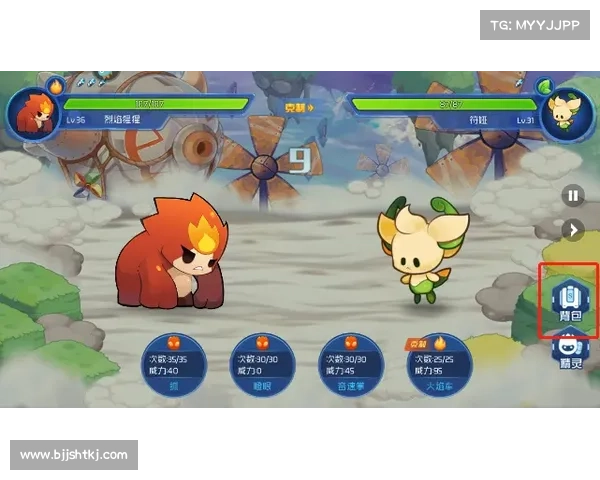Open the 背包 backpack
The height and width of the screenshot is (480, 600).
click(x=568, y=300)
